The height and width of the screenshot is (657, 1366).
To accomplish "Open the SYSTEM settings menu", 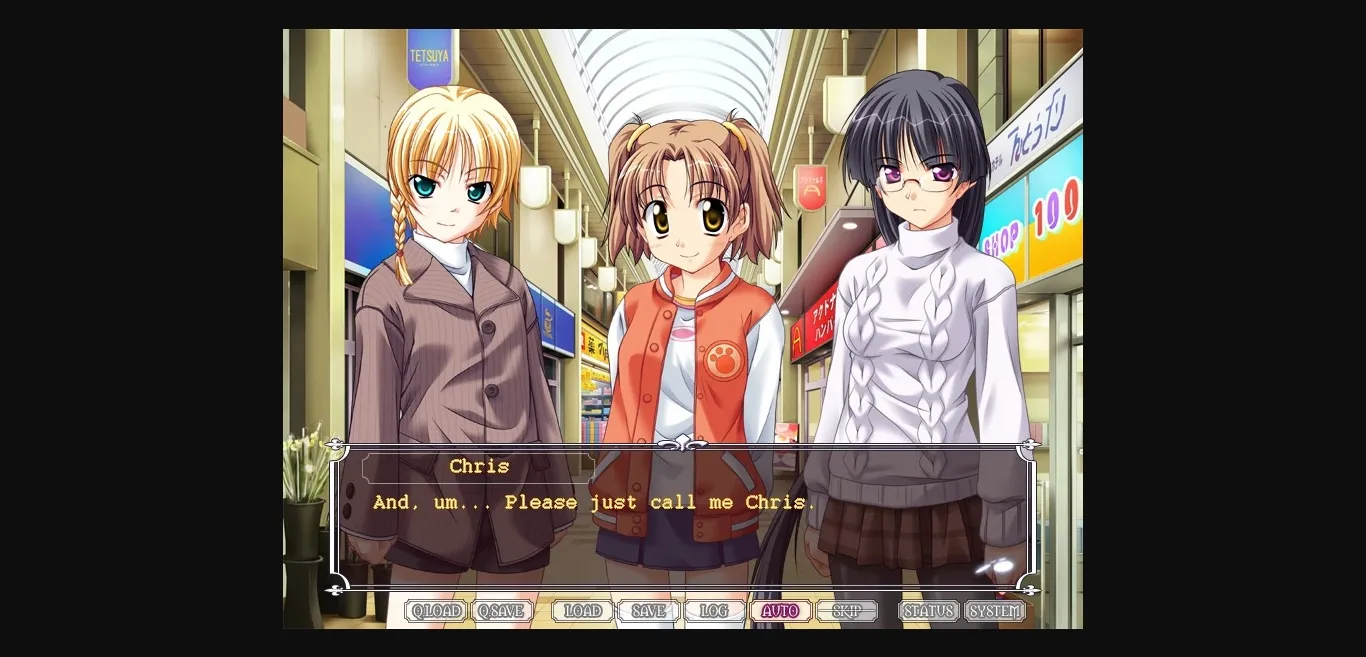I will click(x=995, y=611).
